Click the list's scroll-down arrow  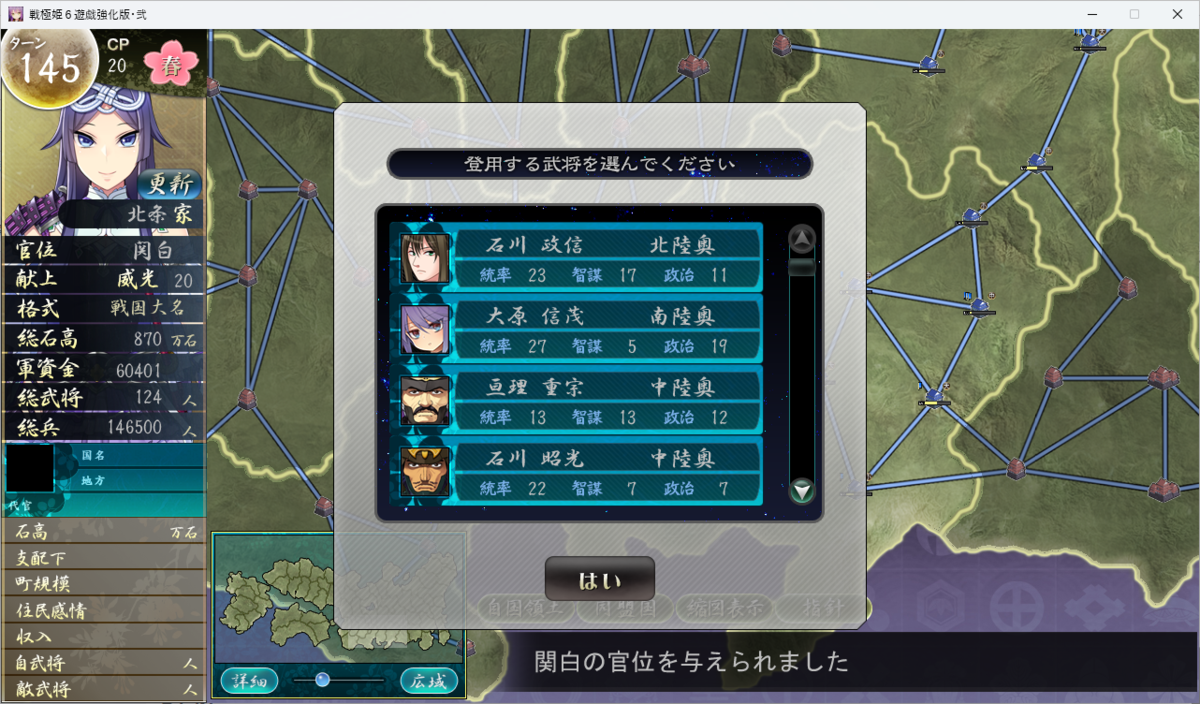click(802, 491)
